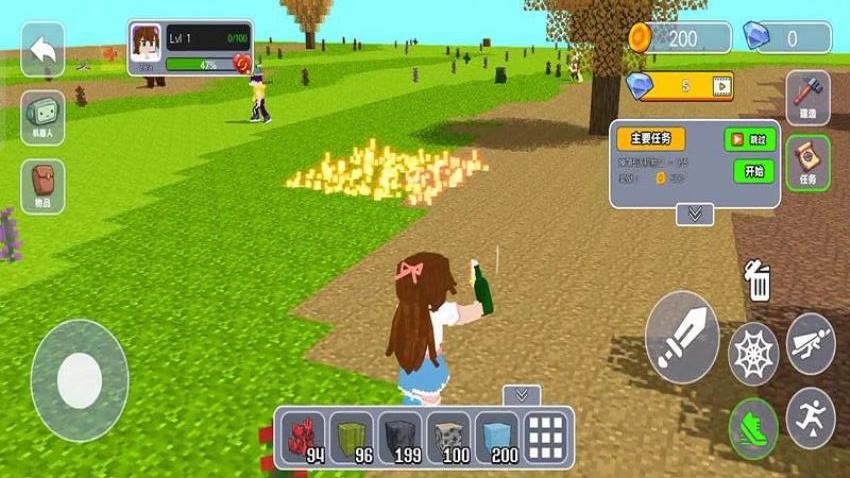Viewport: 850px width, 478px height.
Task: Watch the video ad for diamonds
Action: (720, 86)
